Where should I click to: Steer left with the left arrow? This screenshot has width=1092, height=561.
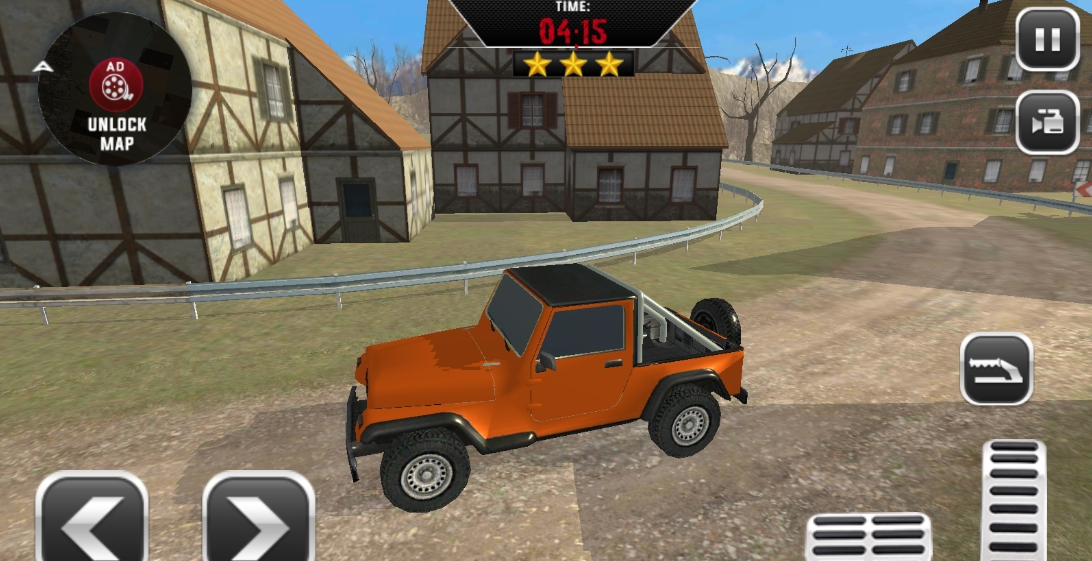click(x=92, y=518)
